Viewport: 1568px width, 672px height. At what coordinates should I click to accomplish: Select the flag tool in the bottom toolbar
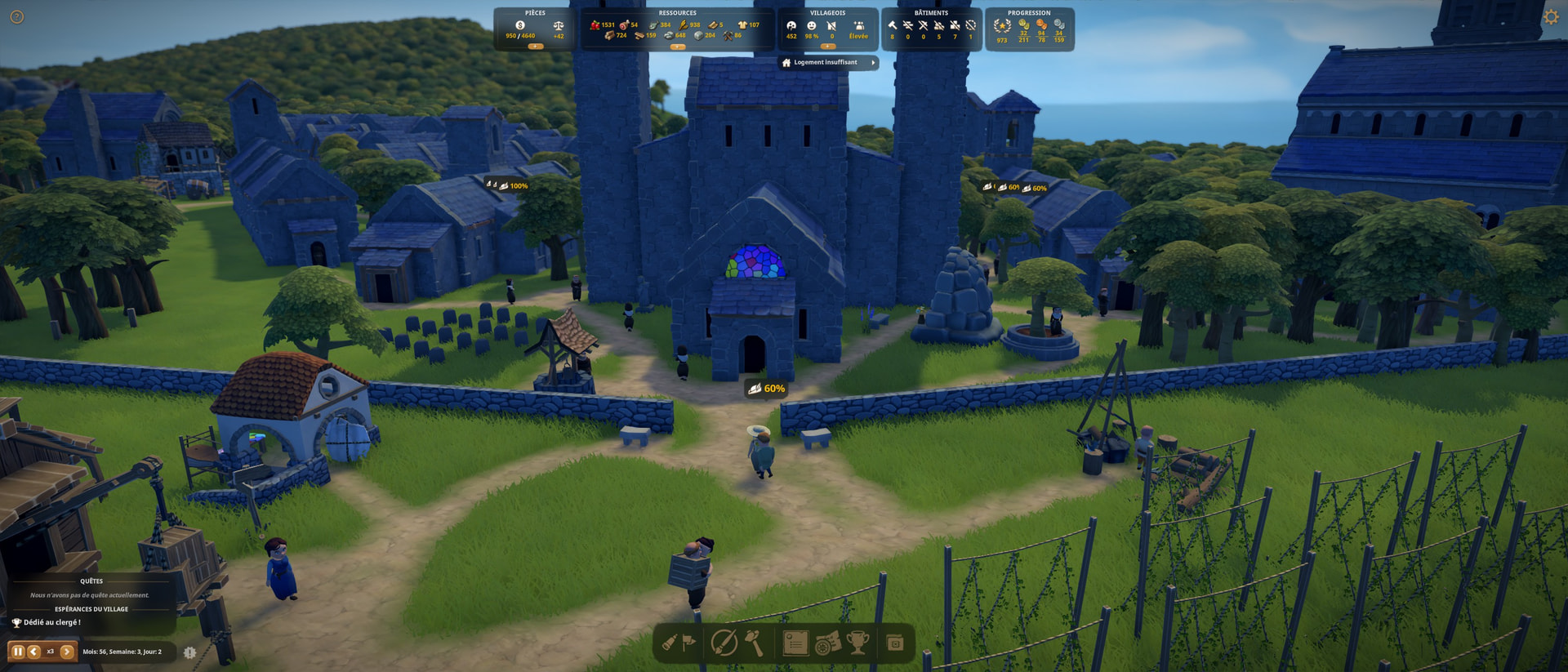[x=689, y=643]
